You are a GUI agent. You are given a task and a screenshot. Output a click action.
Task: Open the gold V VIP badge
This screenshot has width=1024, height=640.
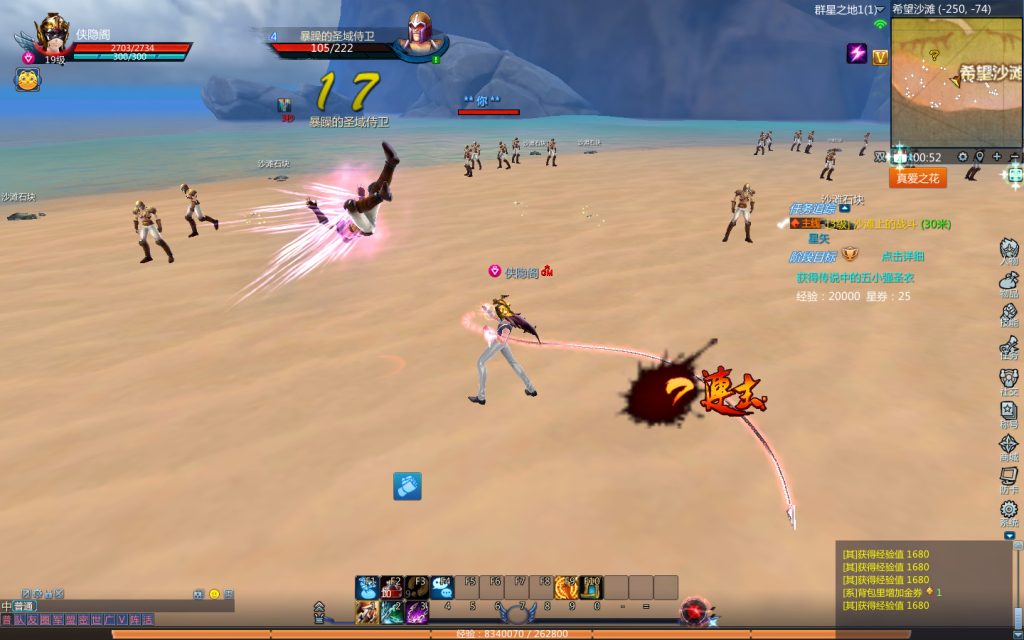(x=880, y=57)
